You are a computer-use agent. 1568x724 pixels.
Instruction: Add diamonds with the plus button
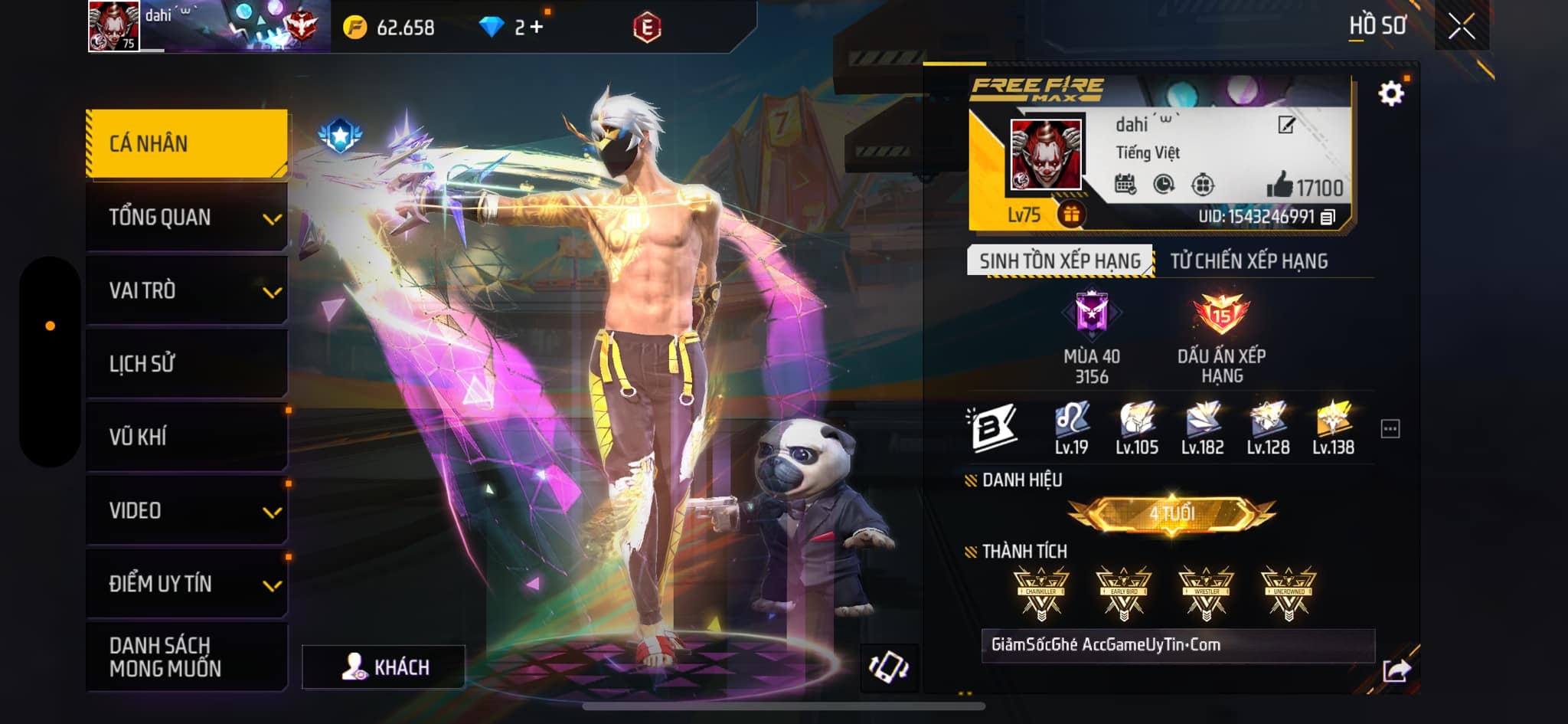click(x=536, y=28)
